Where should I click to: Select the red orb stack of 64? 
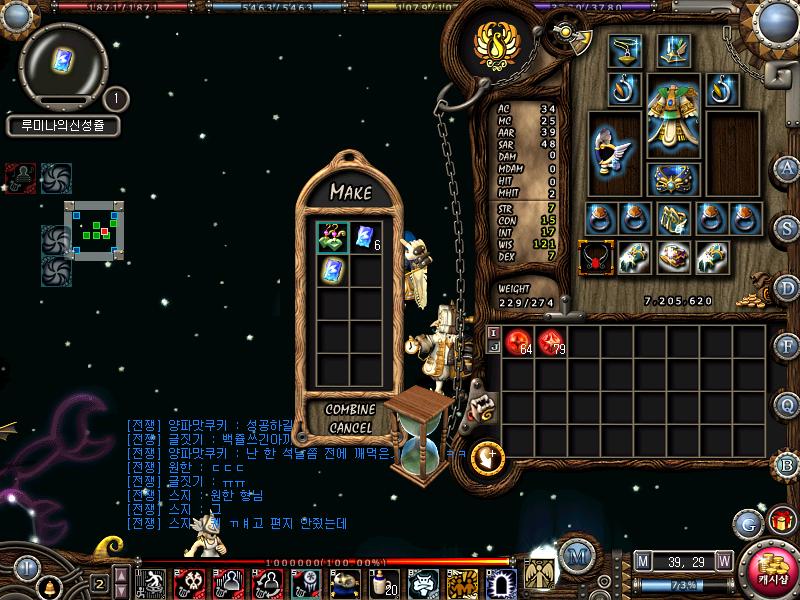coord(518,343)
